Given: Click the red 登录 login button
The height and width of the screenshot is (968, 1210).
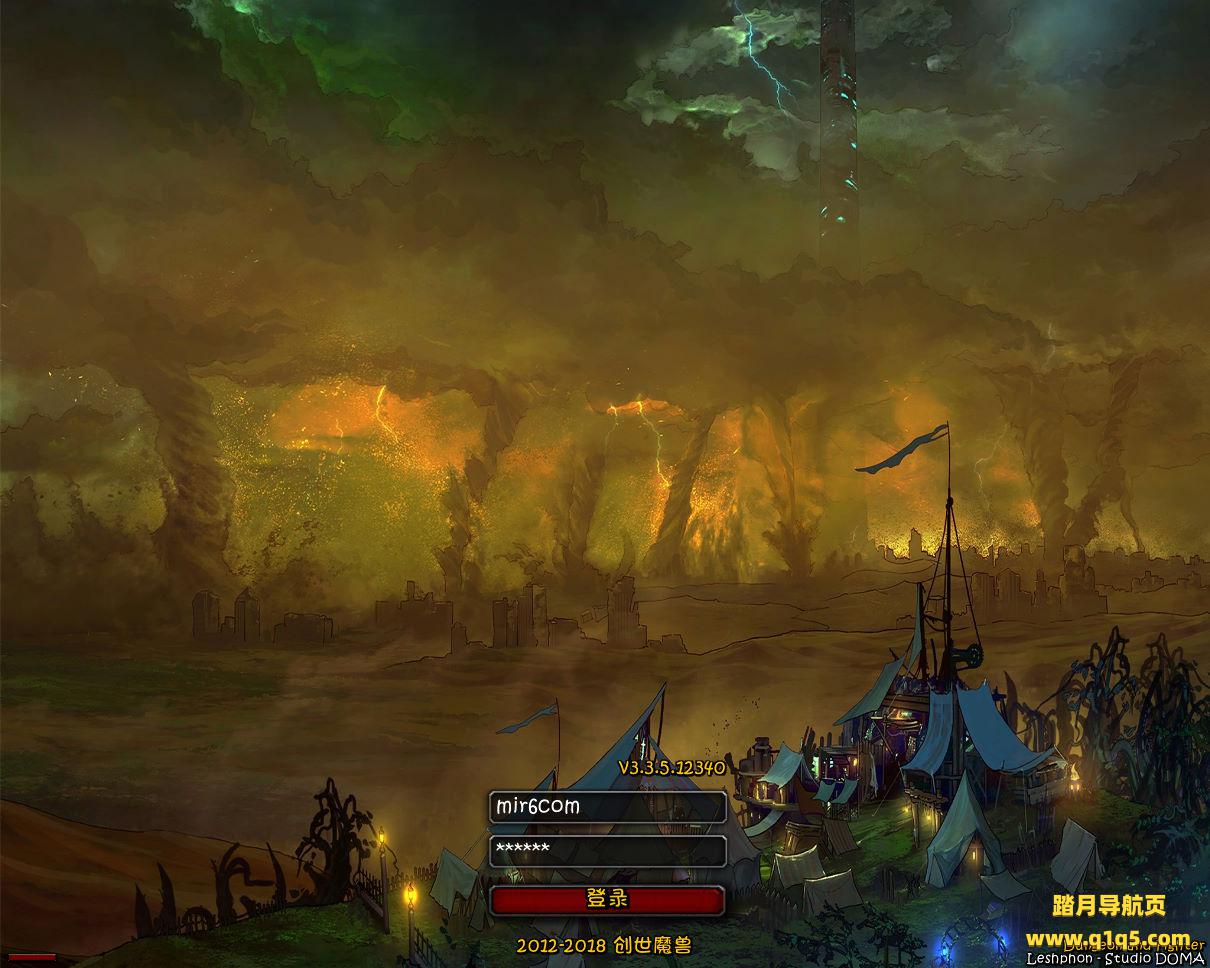Looking at the screenshot, I should [x=607, y=900].
